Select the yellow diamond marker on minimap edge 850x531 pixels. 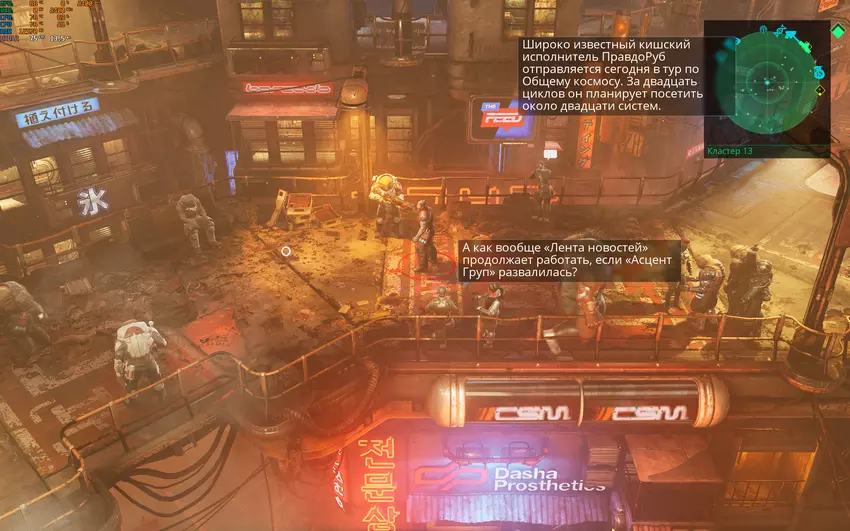pyautogui.click(x=820, y=91)
